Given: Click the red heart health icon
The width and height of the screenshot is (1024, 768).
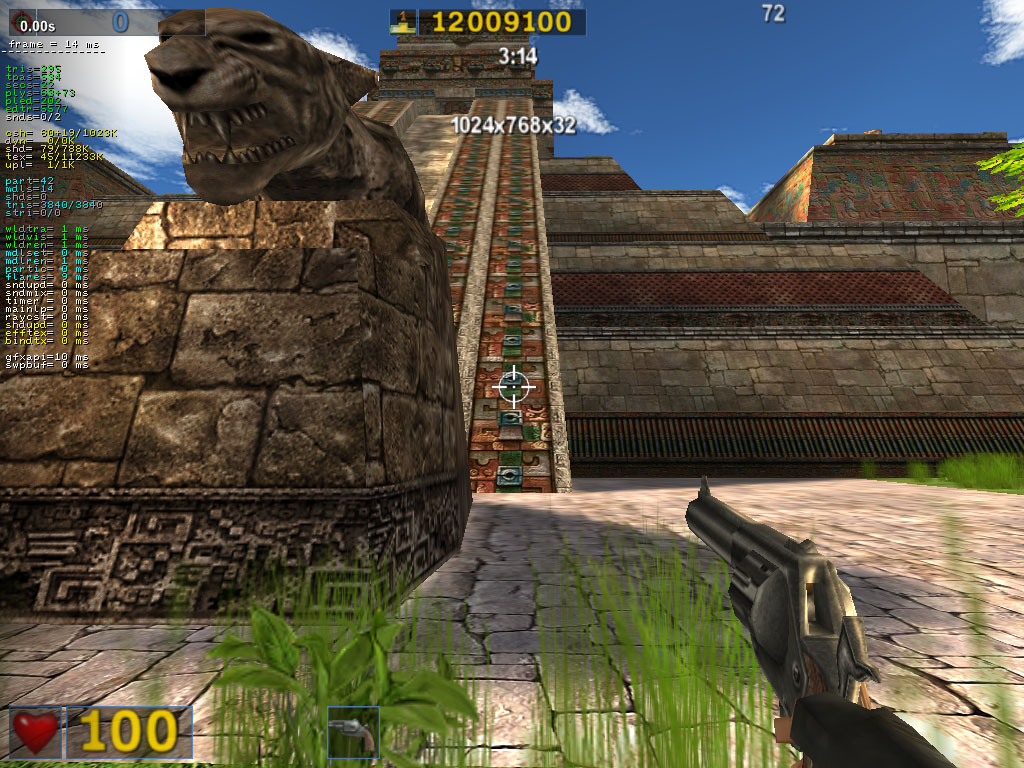Looking at the screenshot, I should click(36, 732).
